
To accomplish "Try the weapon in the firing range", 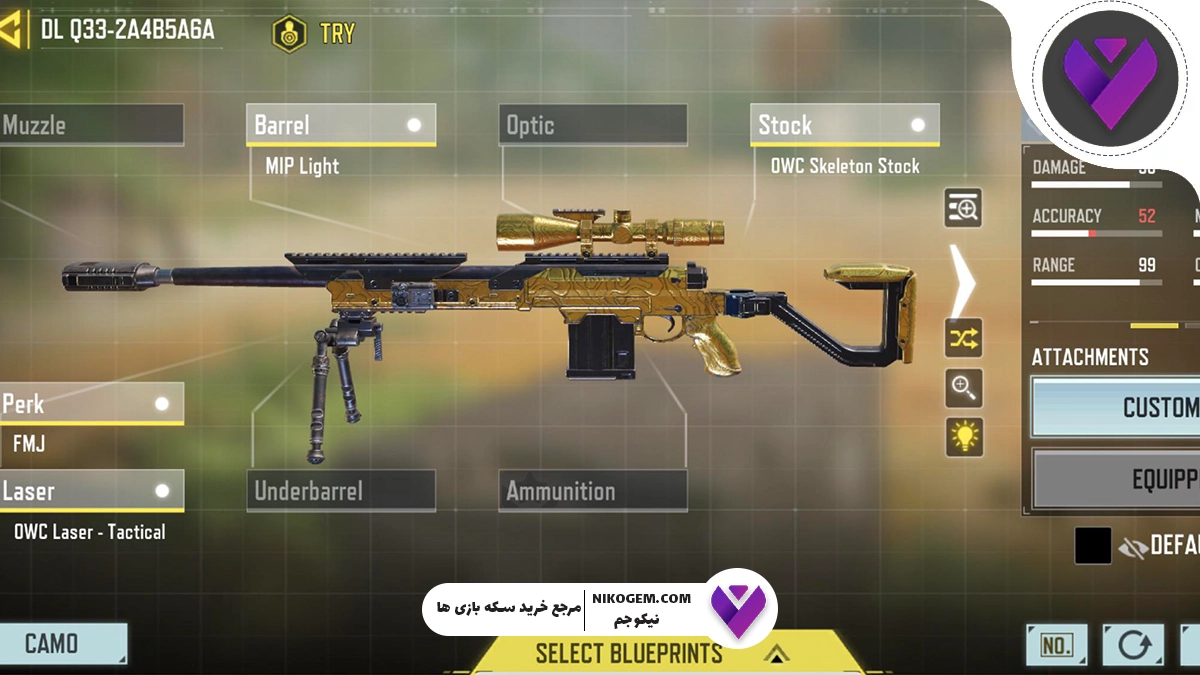I will (x=314, y=33).
